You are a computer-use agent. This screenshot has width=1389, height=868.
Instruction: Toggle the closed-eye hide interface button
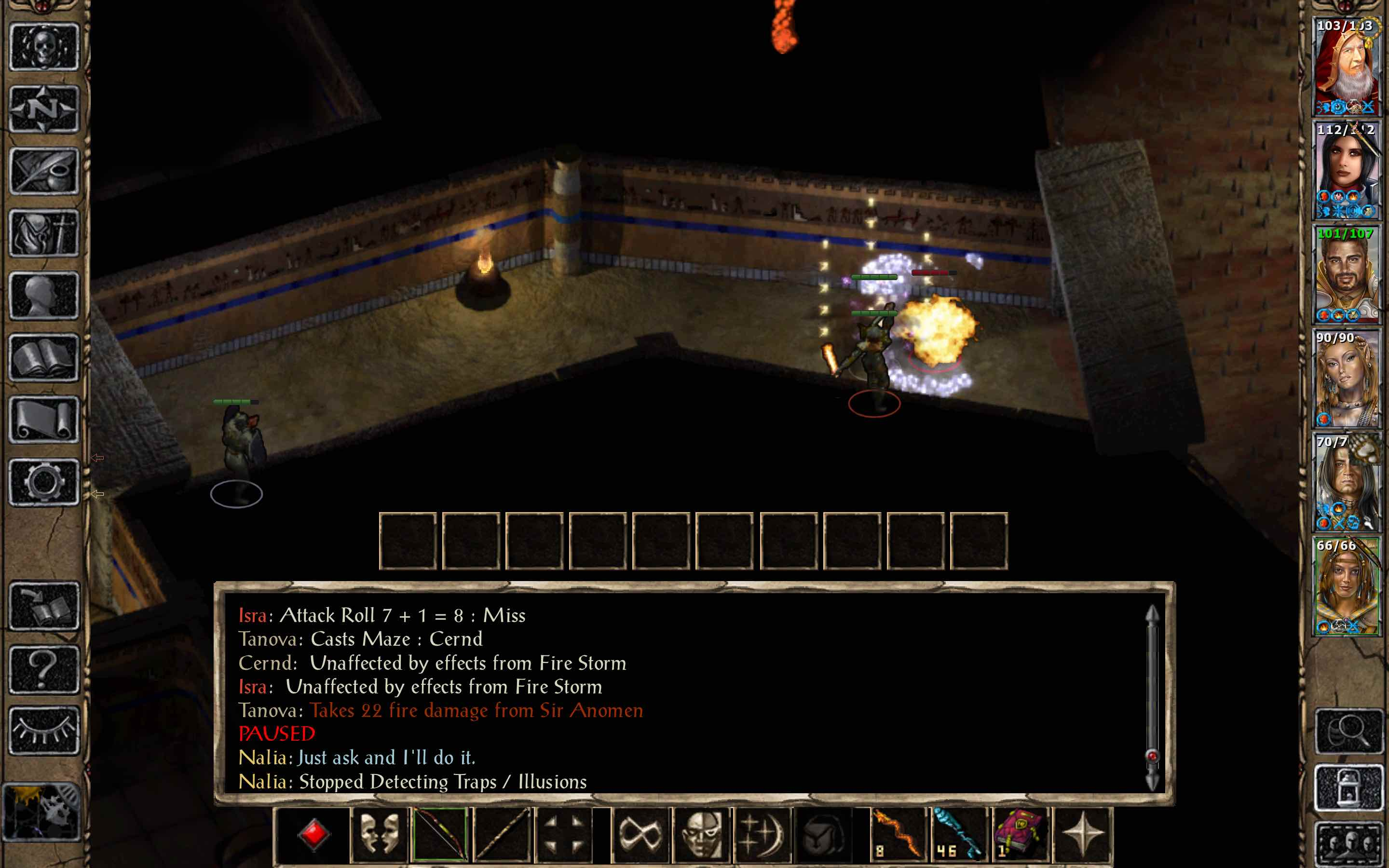44,731
